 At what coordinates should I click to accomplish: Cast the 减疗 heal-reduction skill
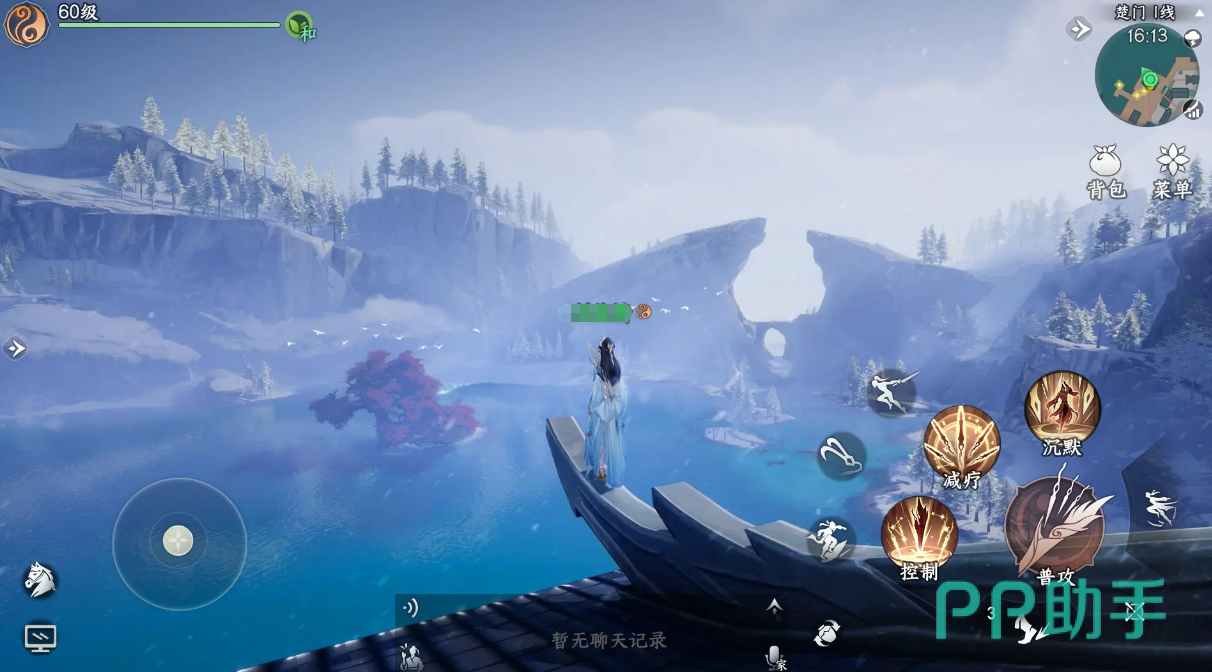tap(961, 443)
